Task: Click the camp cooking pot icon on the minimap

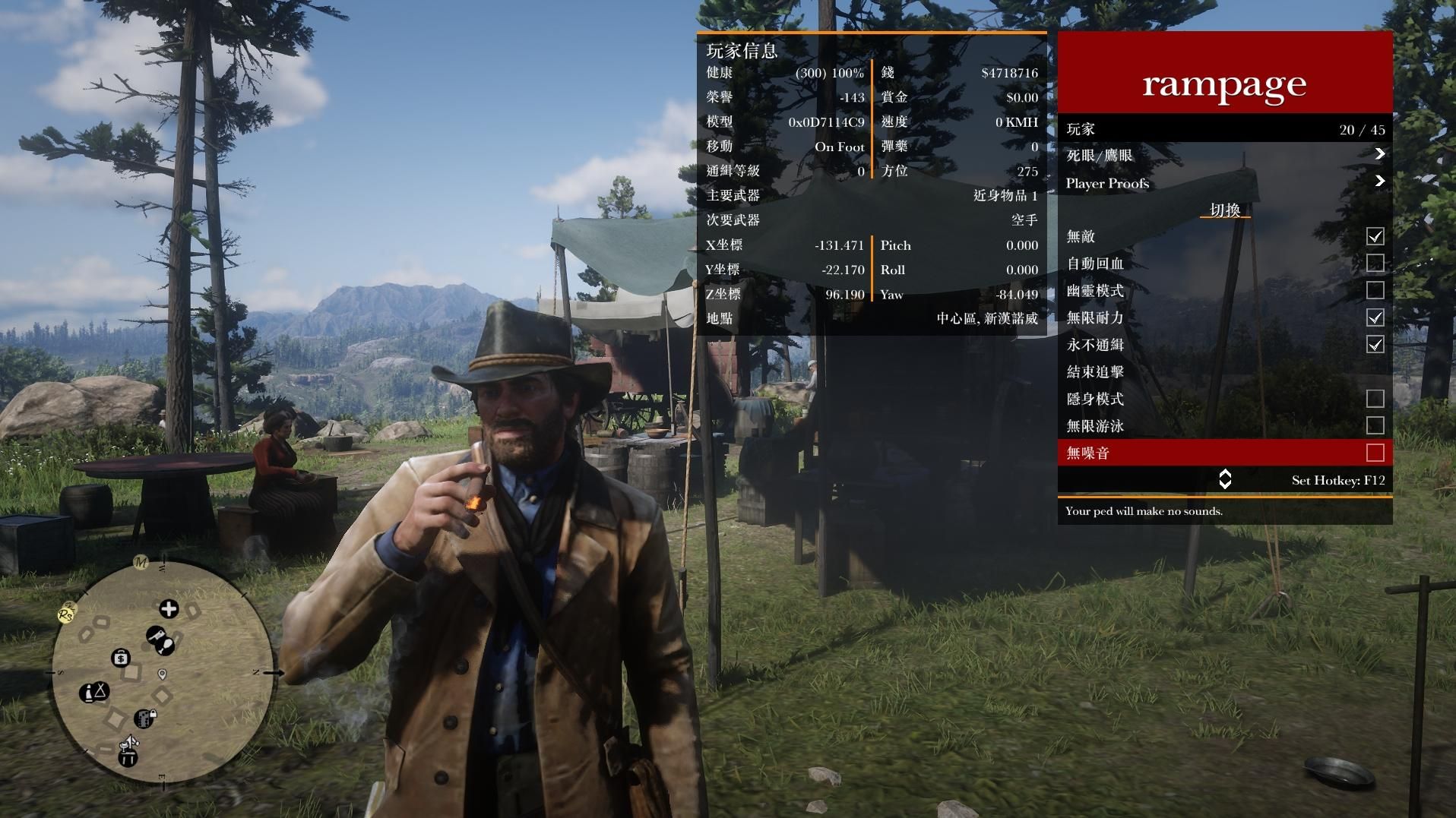Action: coord(128,753)
